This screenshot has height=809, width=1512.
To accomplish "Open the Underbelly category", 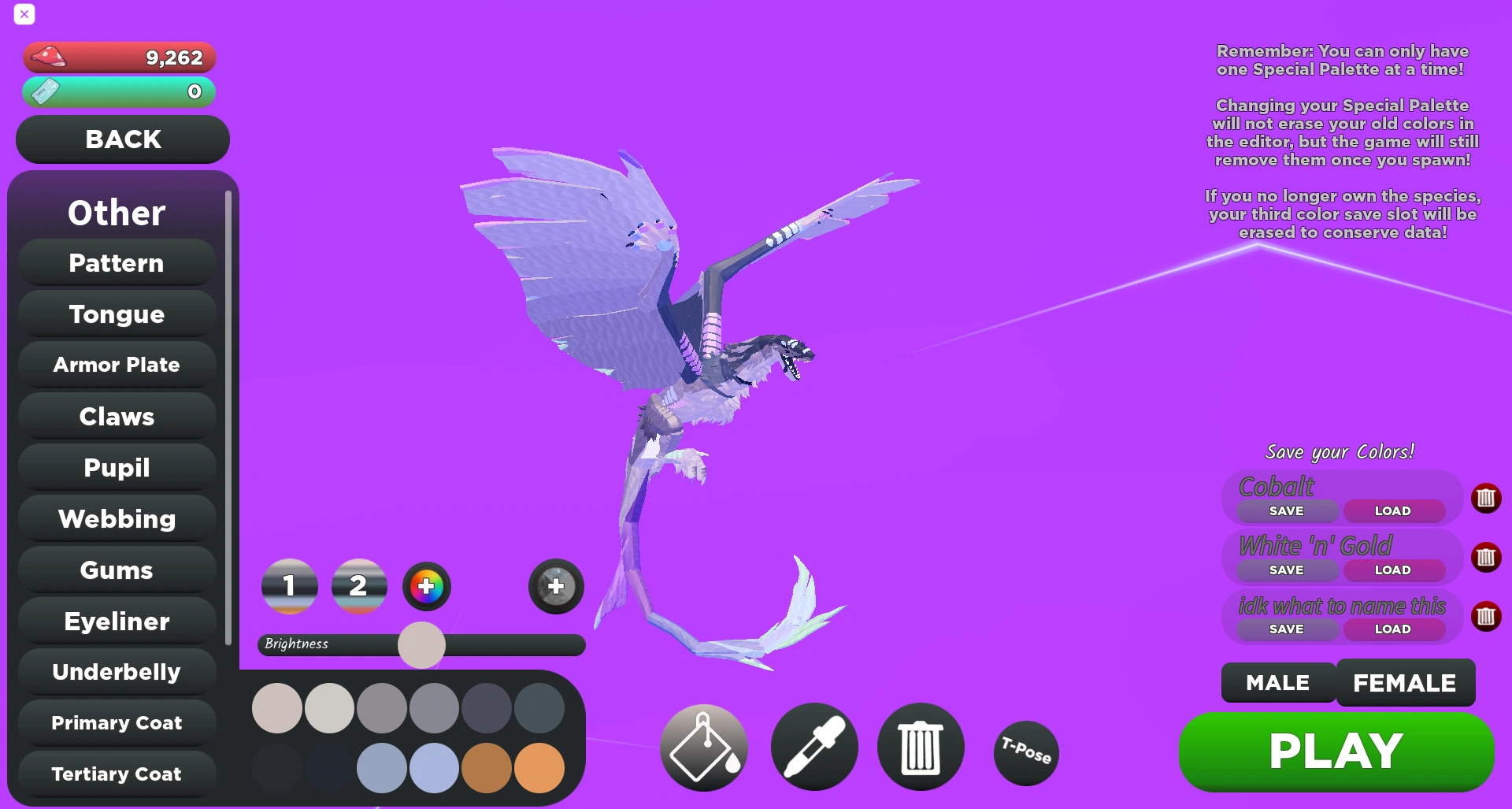I will (x=116, y=672).
